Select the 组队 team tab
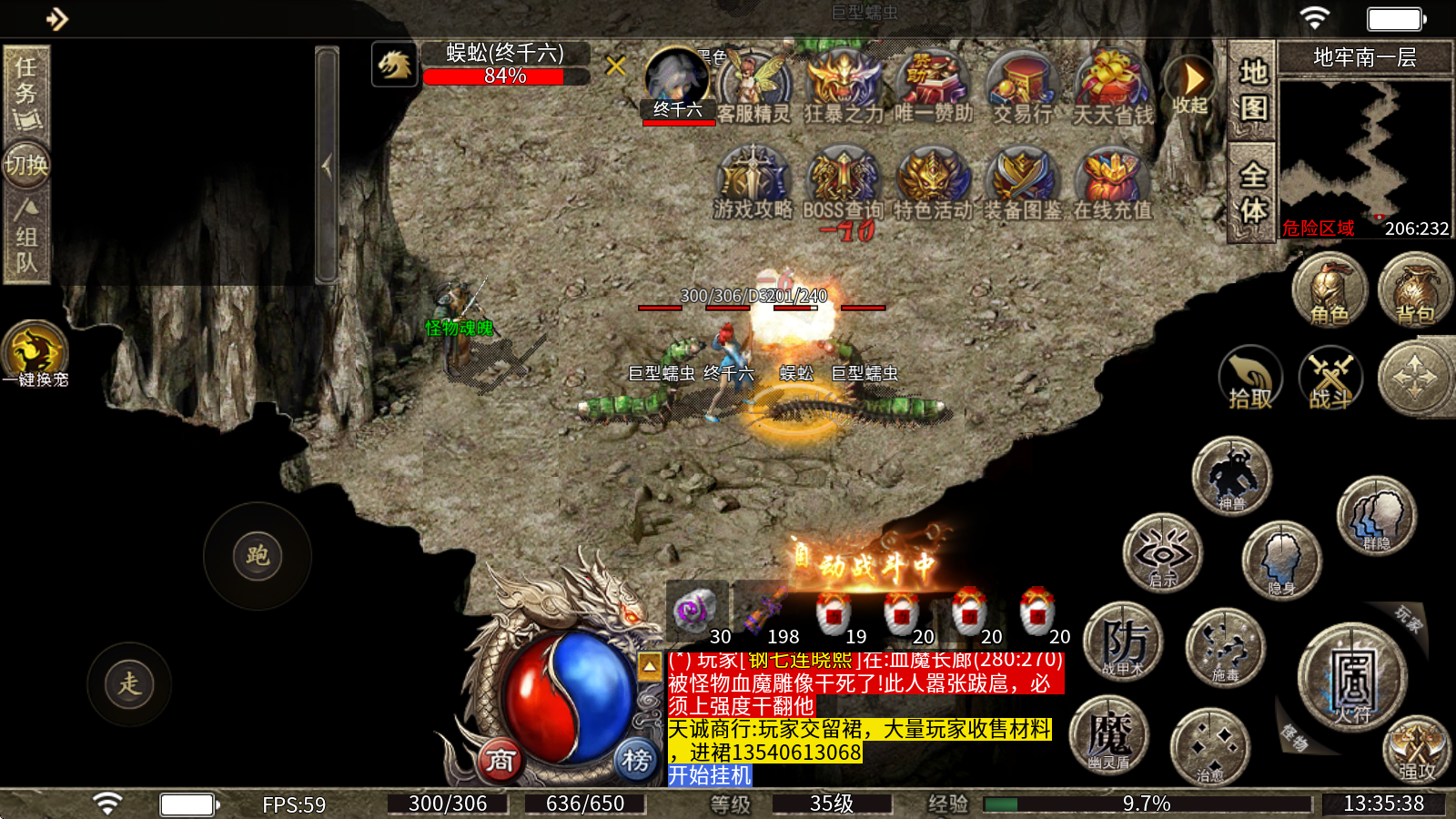 click(25, 238)
